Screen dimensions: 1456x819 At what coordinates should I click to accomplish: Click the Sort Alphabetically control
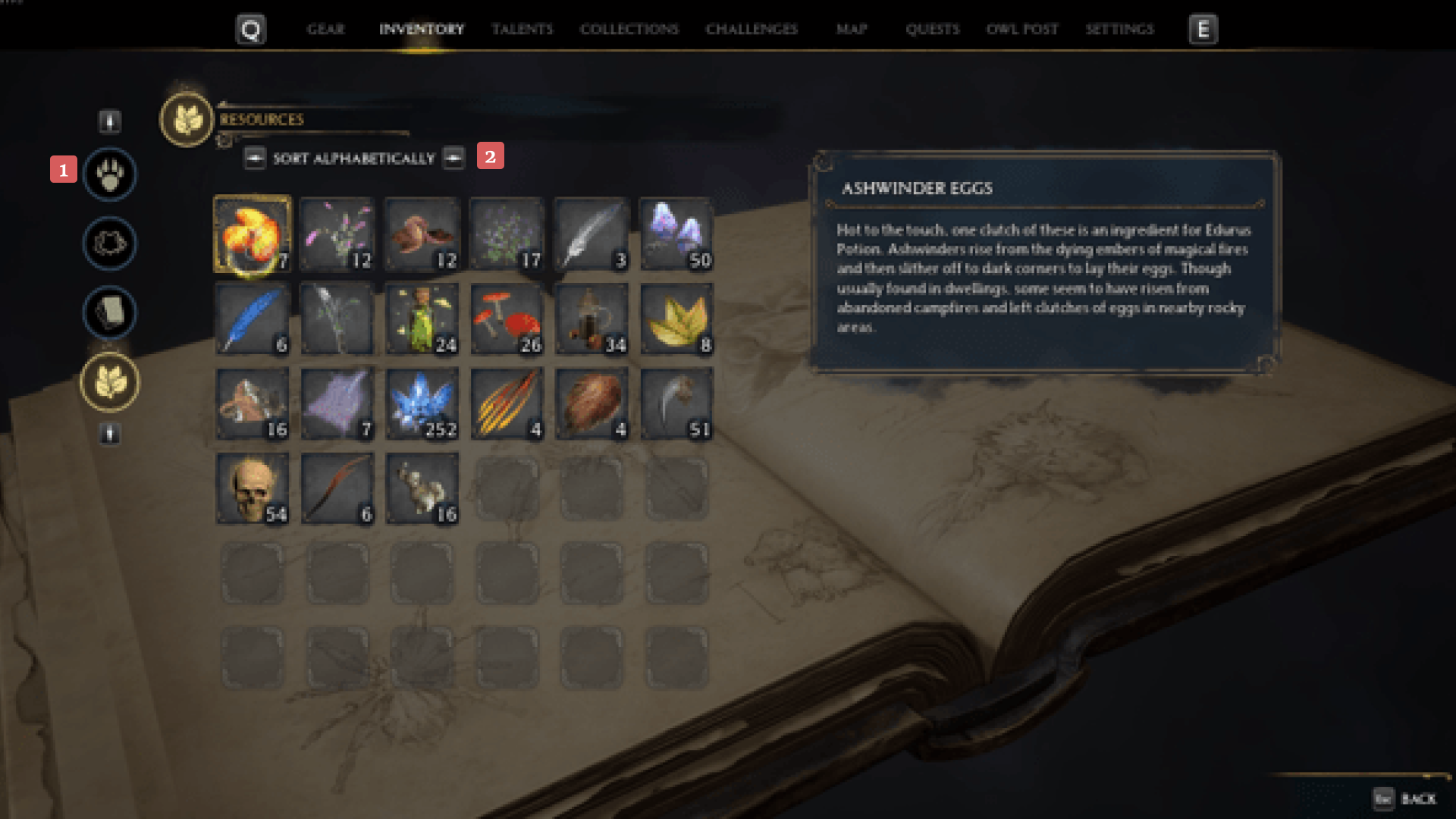(x=353, y=158)
